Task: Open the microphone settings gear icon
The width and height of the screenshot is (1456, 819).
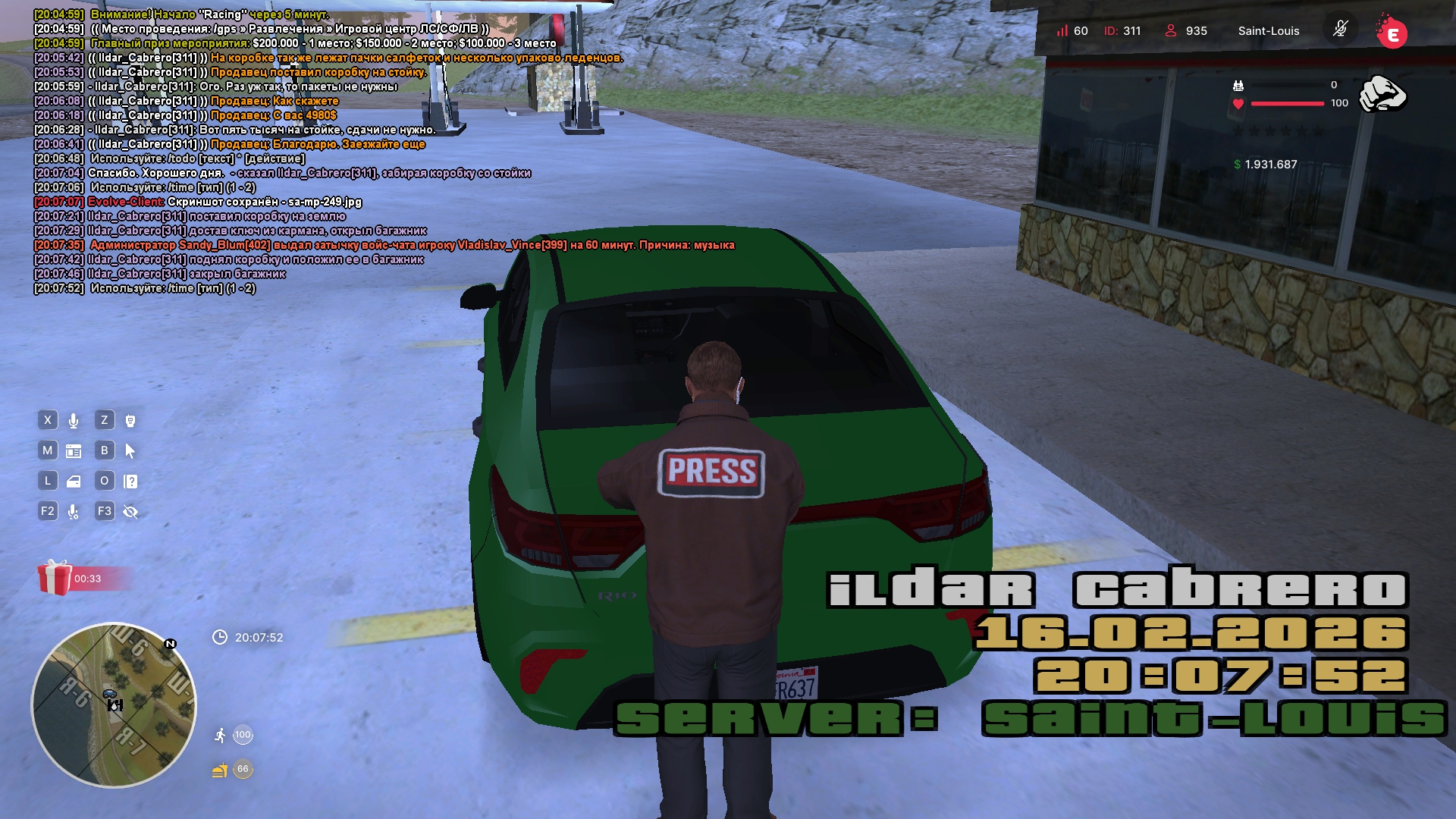Action: (74, 512)
